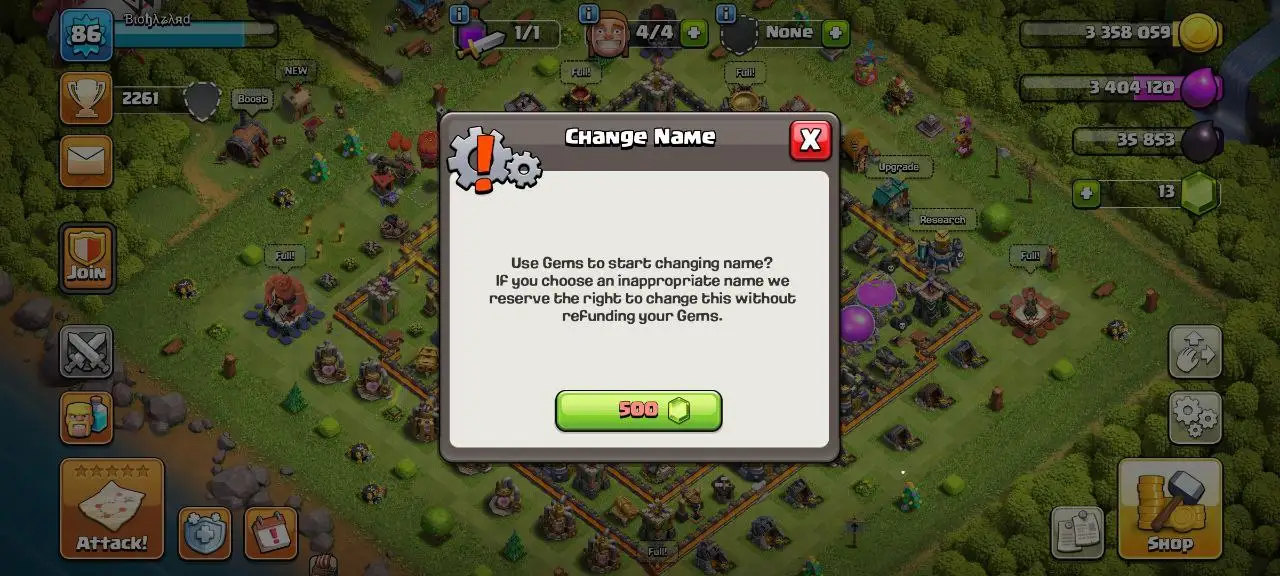Screen dimensions: 1280x576
Task: Close the Change Name dialog
Action: [810, 140]
